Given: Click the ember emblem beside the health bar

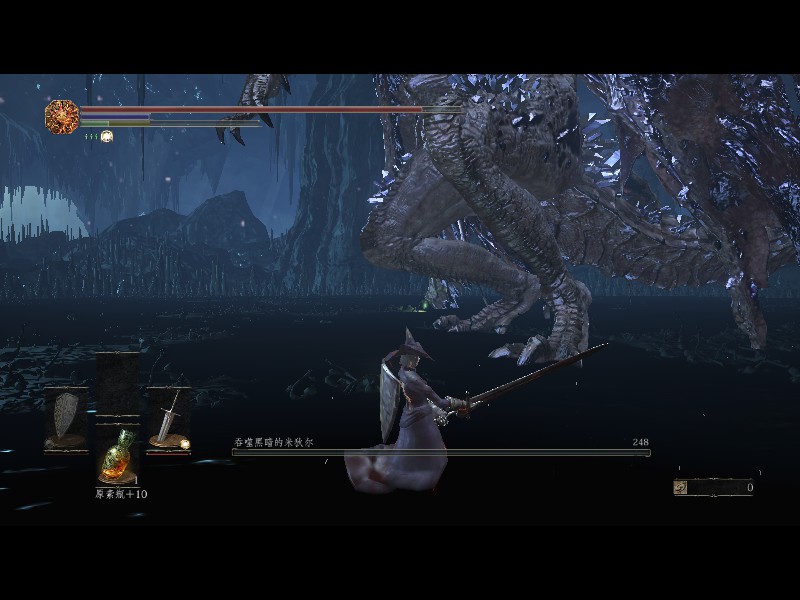Looking at the screenshot, I should click(62, 116).
